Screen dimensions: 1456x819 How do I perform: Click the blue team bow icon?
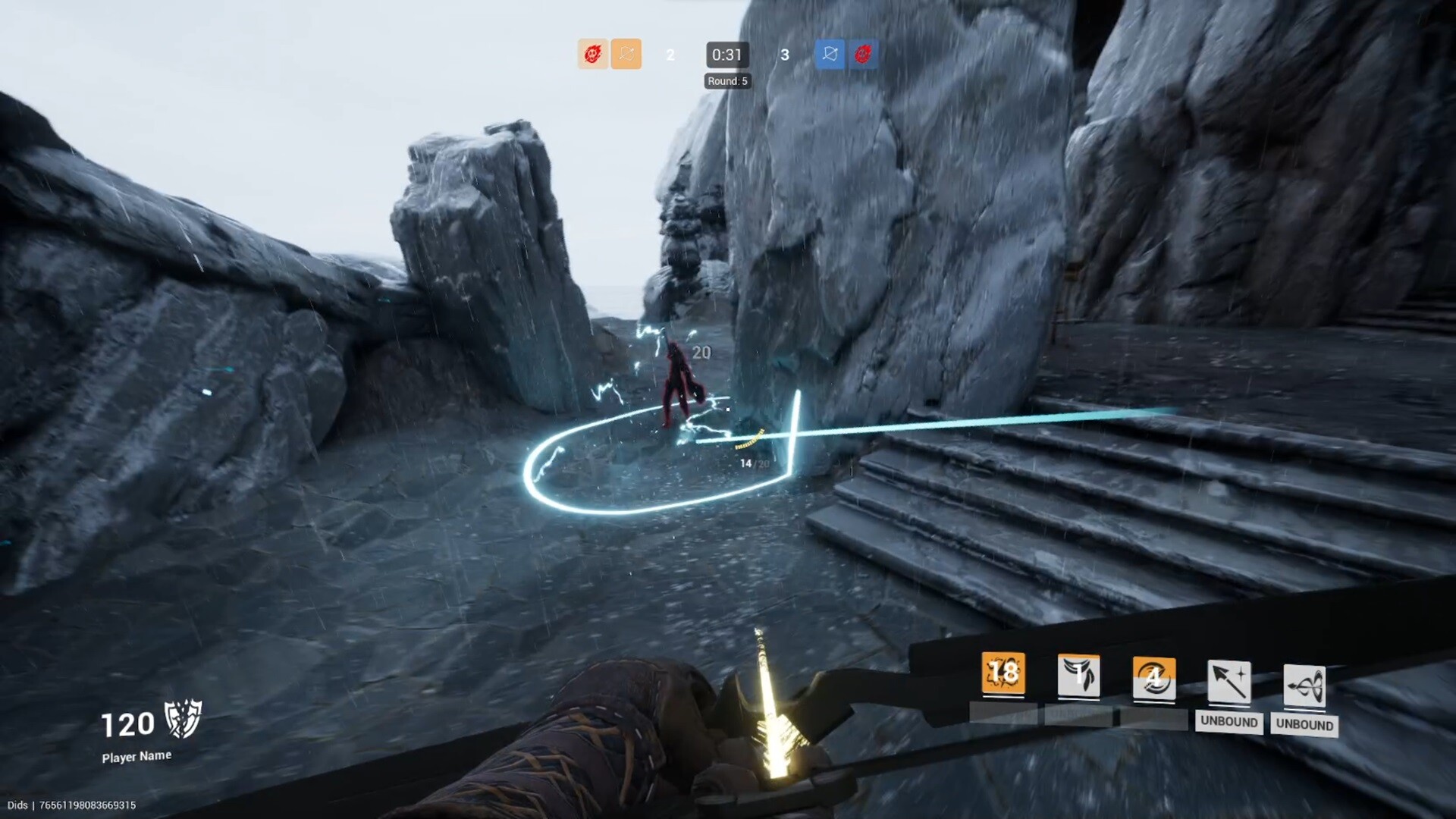[x=829, y=55]
